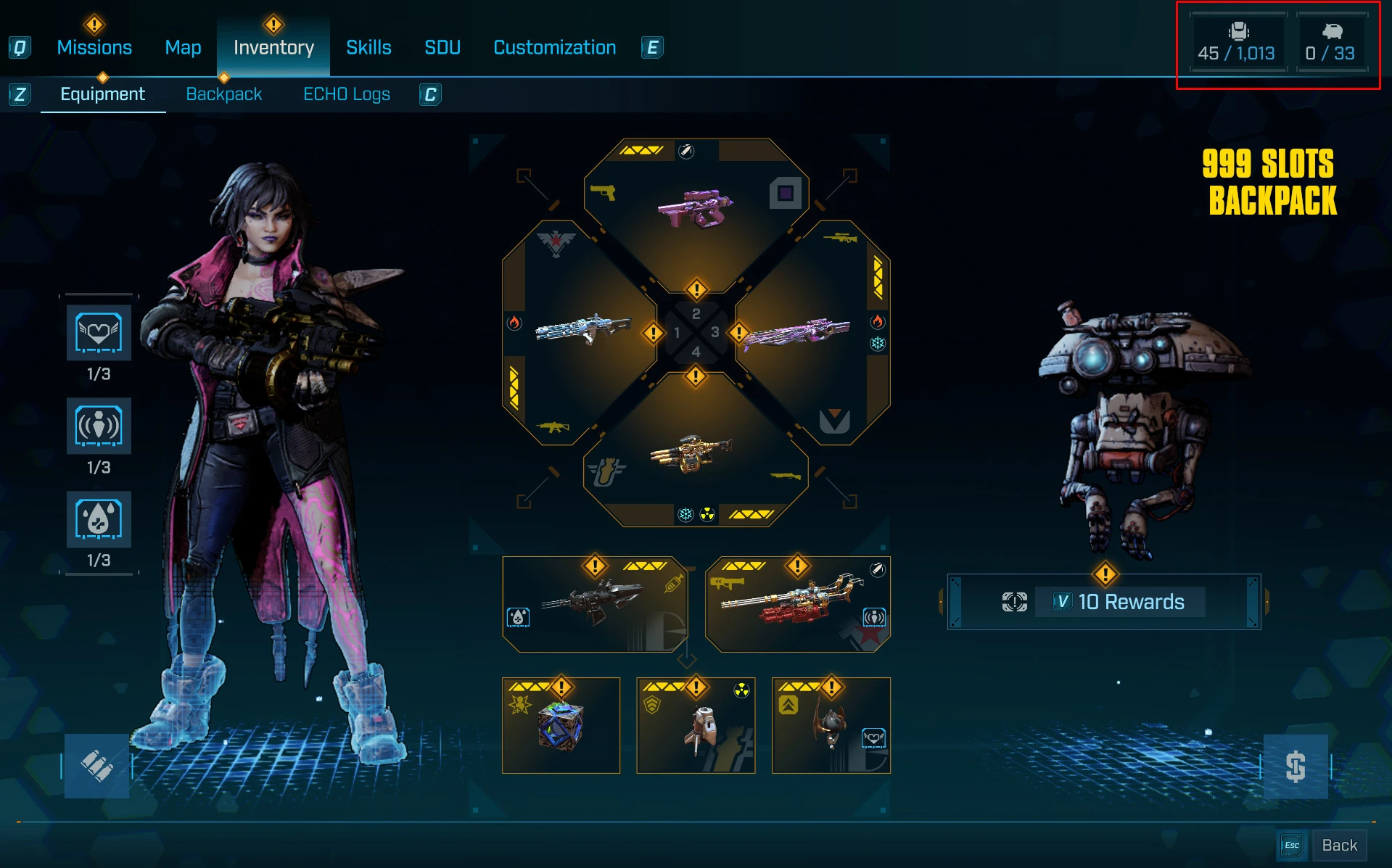Select the black rifle equipment slot
Screen dimensions: 1392x868
pos(594,604)
